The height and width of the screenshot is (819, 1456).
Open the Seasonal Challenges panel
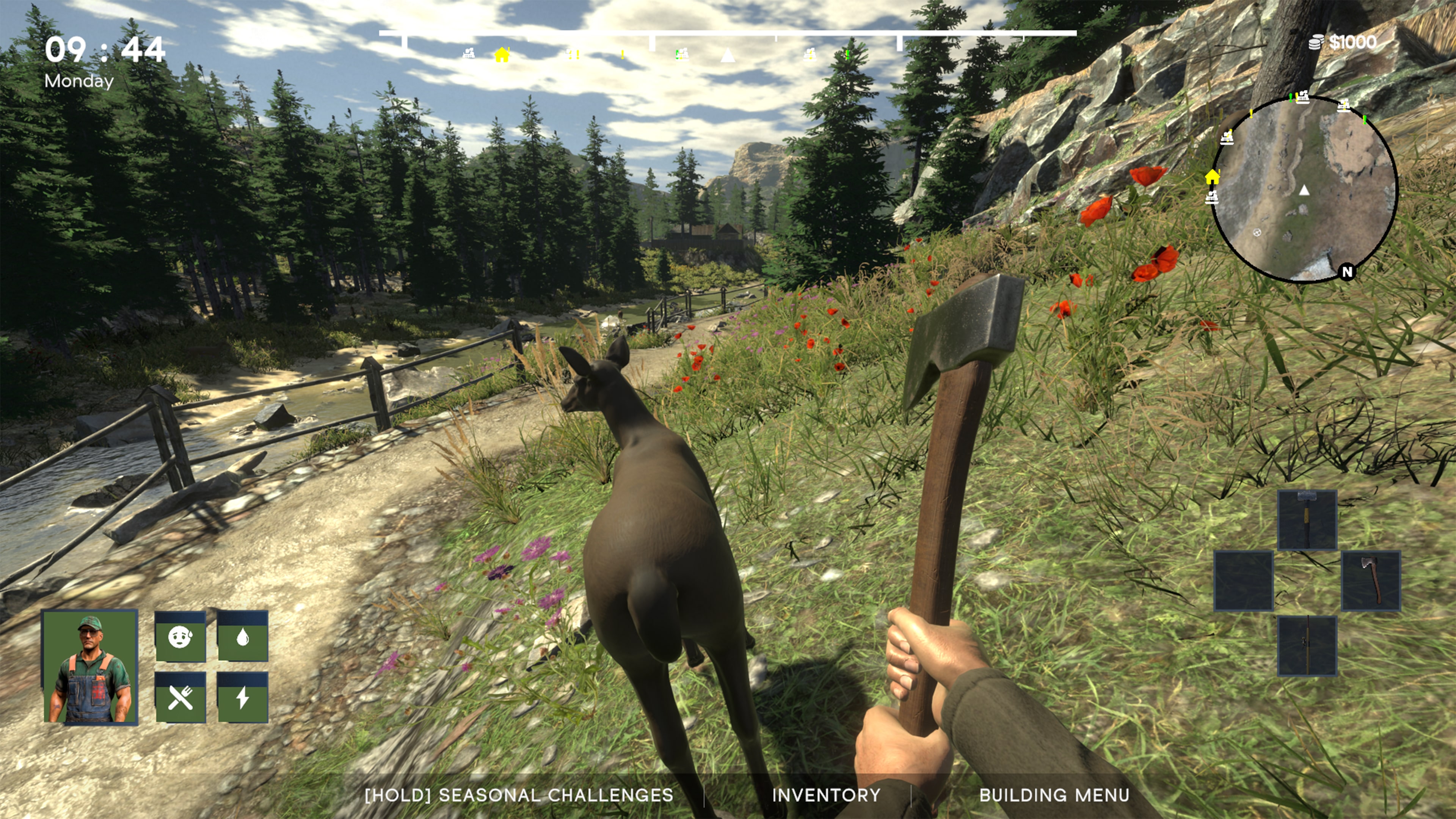519,795
